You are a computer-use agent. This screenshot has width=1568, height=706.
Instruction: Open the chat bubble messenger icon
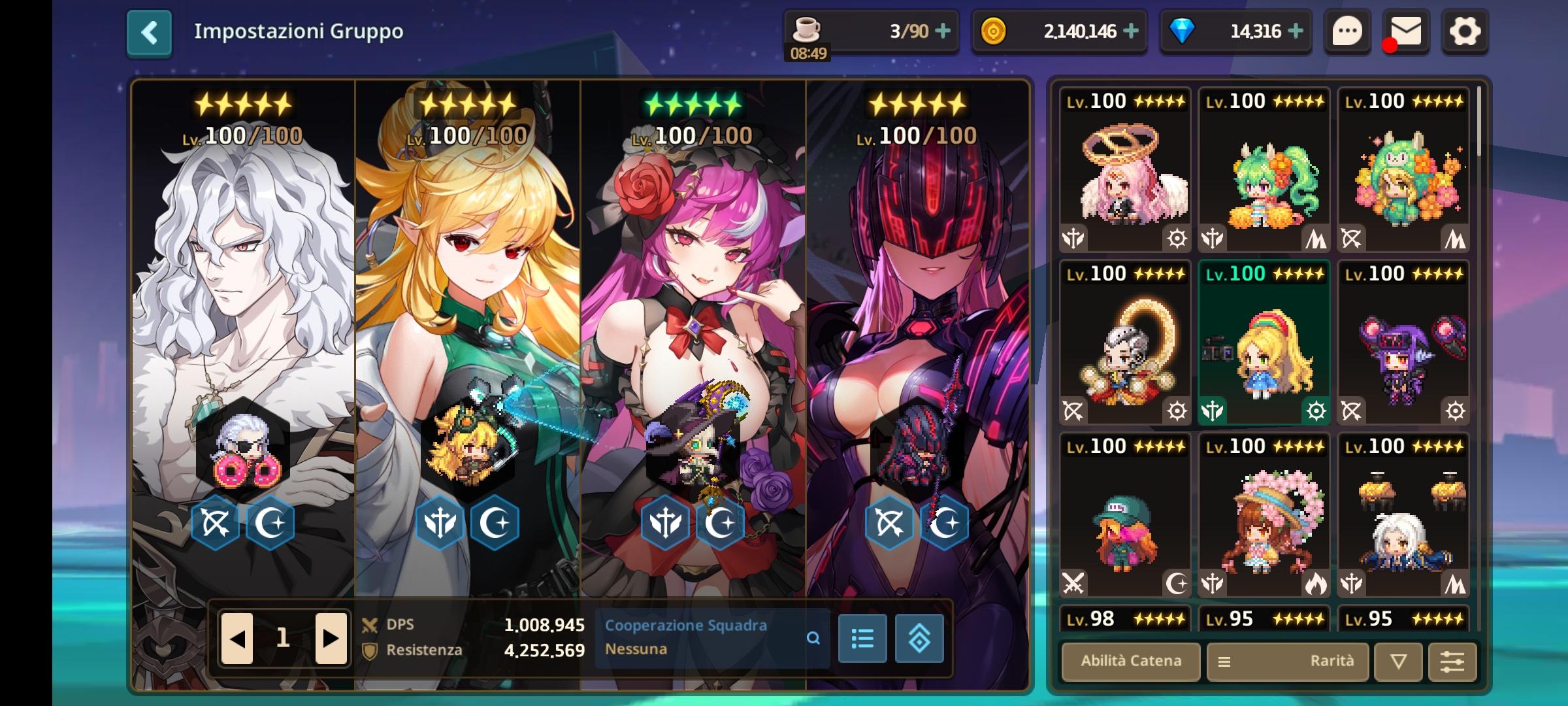pyautogui.click(x=1347, y=31)
